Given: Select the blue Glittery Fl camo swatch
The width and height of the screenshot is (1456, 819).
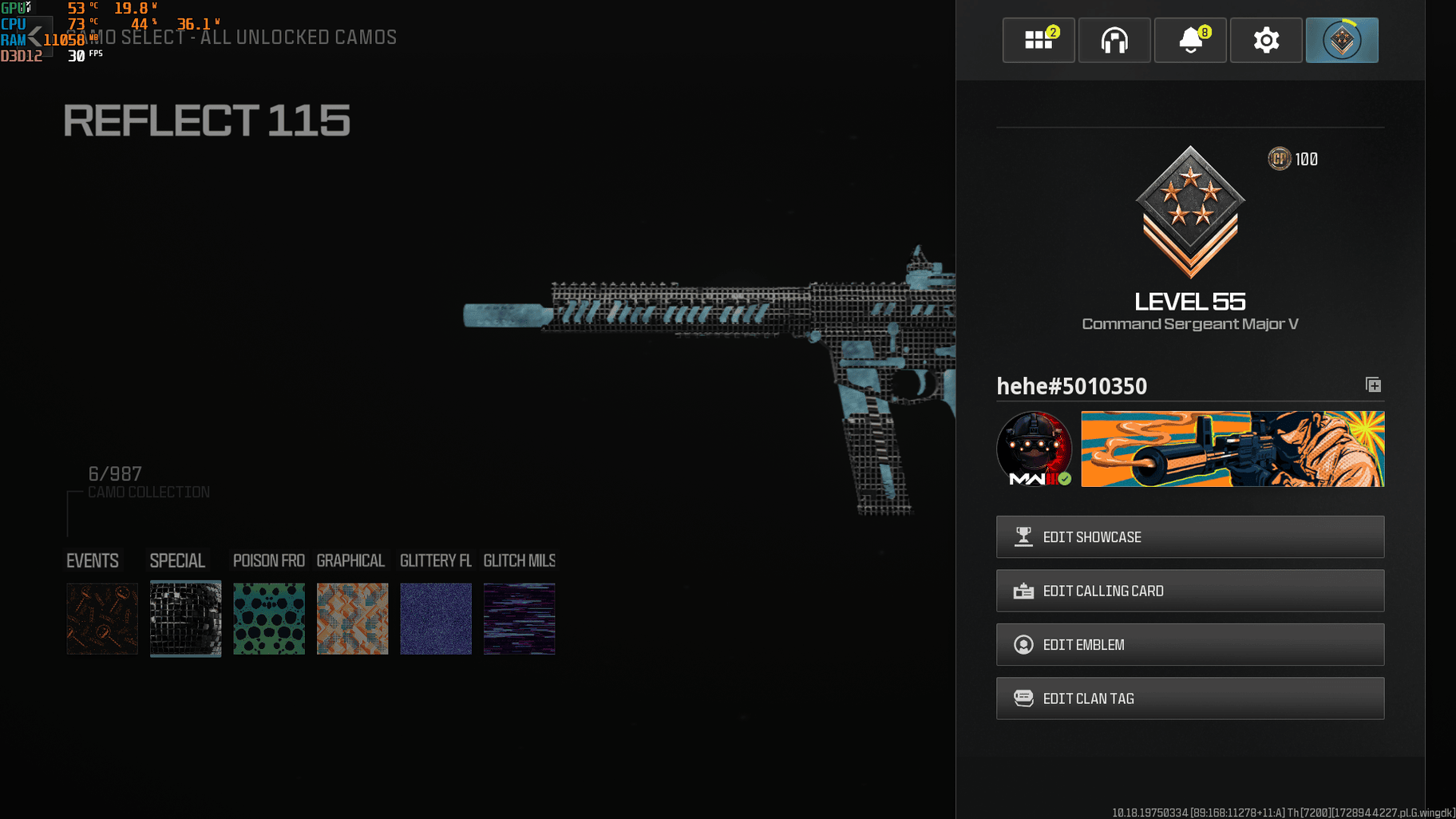Looking at the screenshot, I should [x=435, y=619].
